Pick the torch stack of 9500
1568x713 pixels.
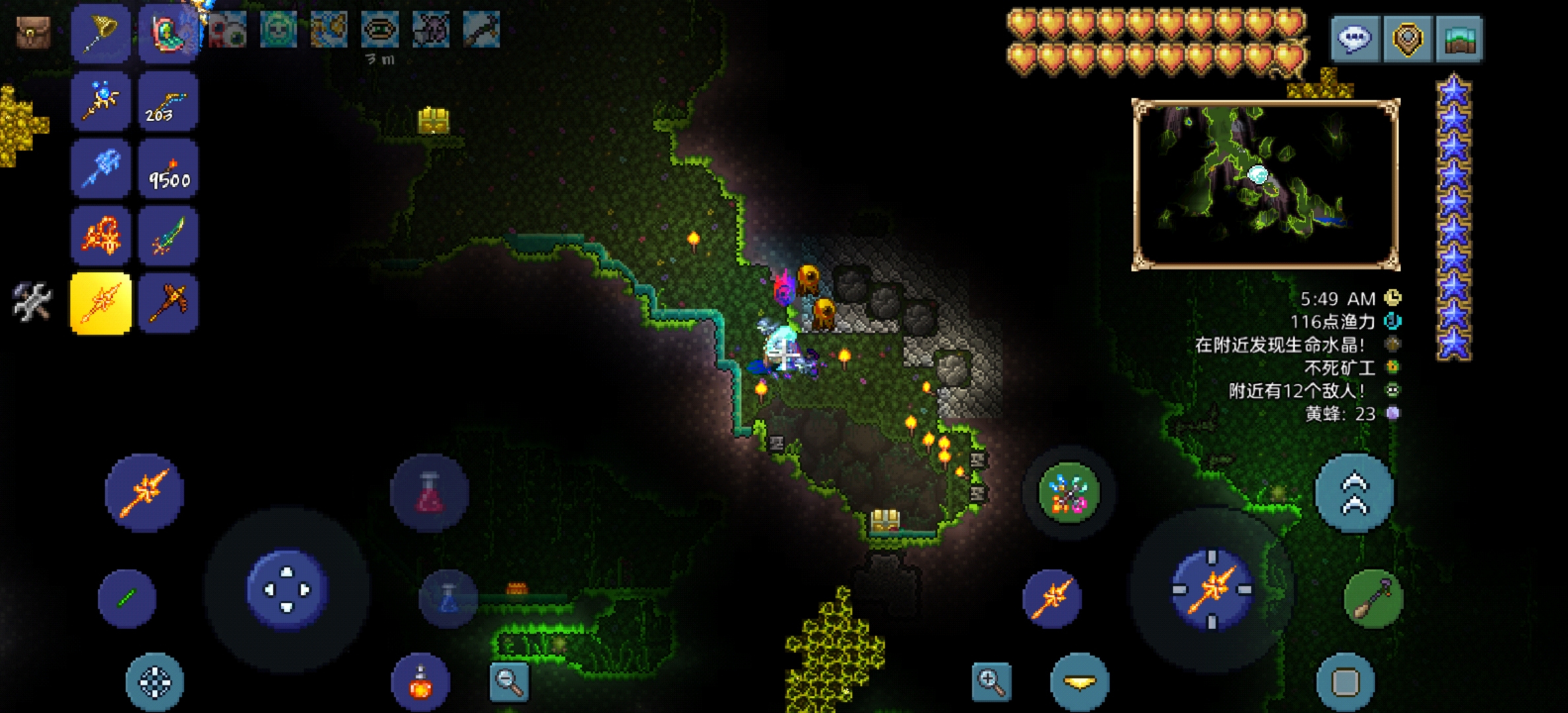coord(168,169)
